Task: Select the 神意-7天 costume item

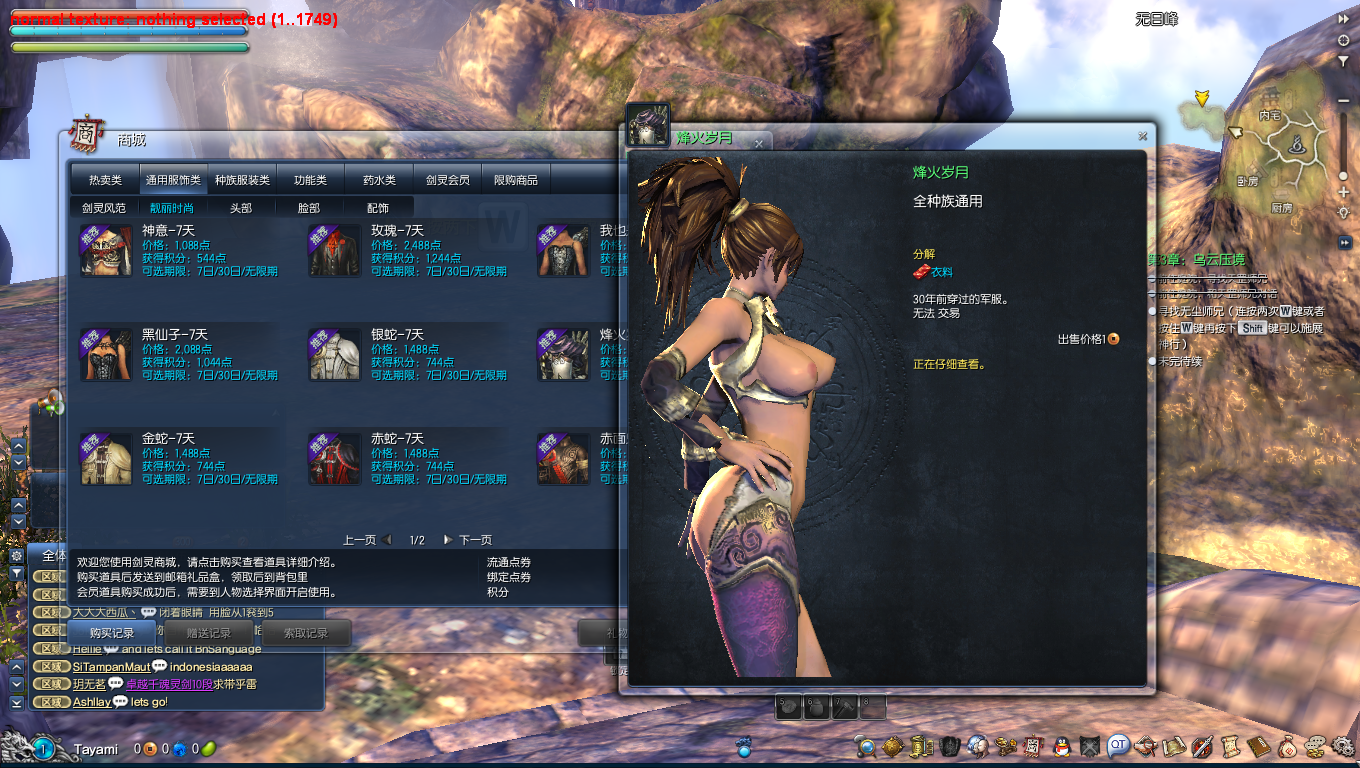Action: click(x=107, y=251)
